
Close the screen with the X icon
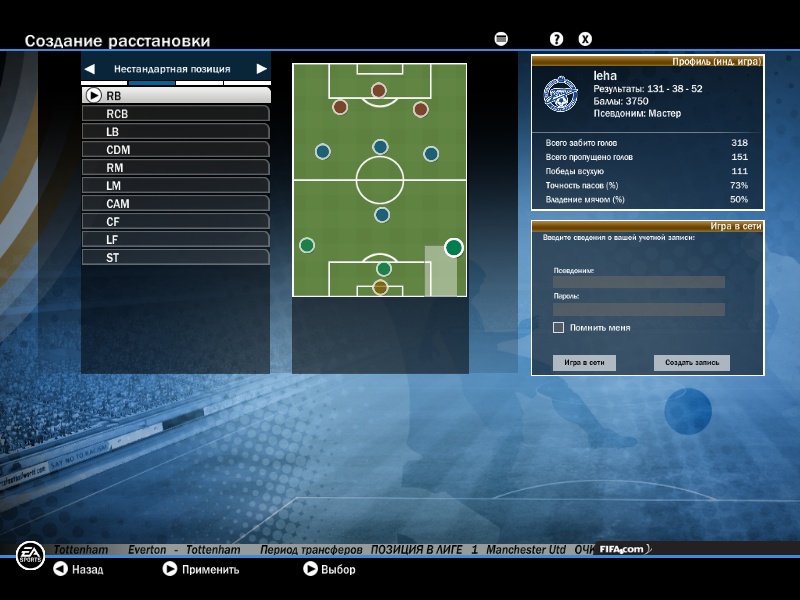click(586, 39)
